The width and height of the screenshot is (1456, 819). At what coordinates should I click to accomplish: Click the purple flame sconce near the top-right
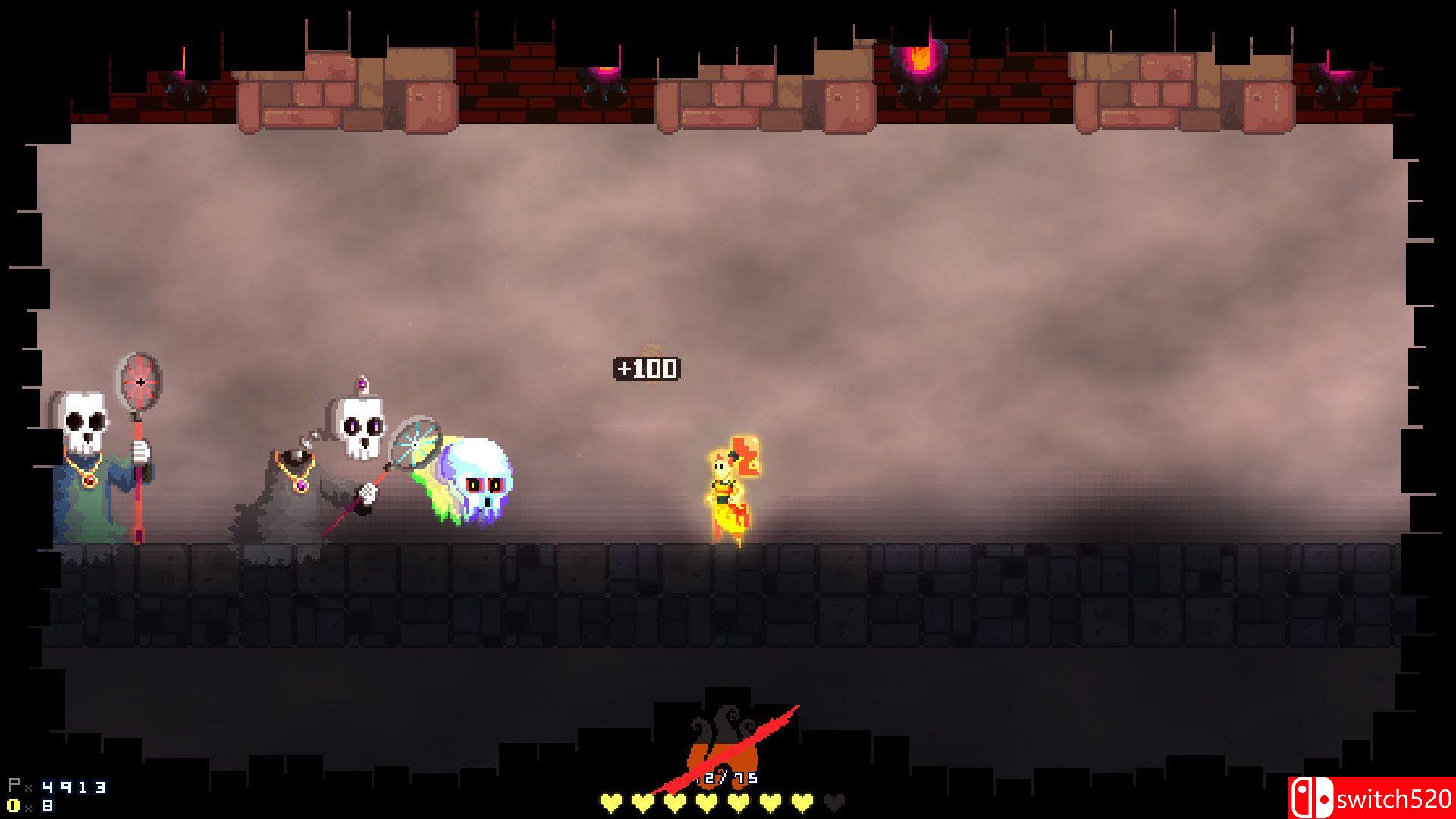coord(1338,74)
